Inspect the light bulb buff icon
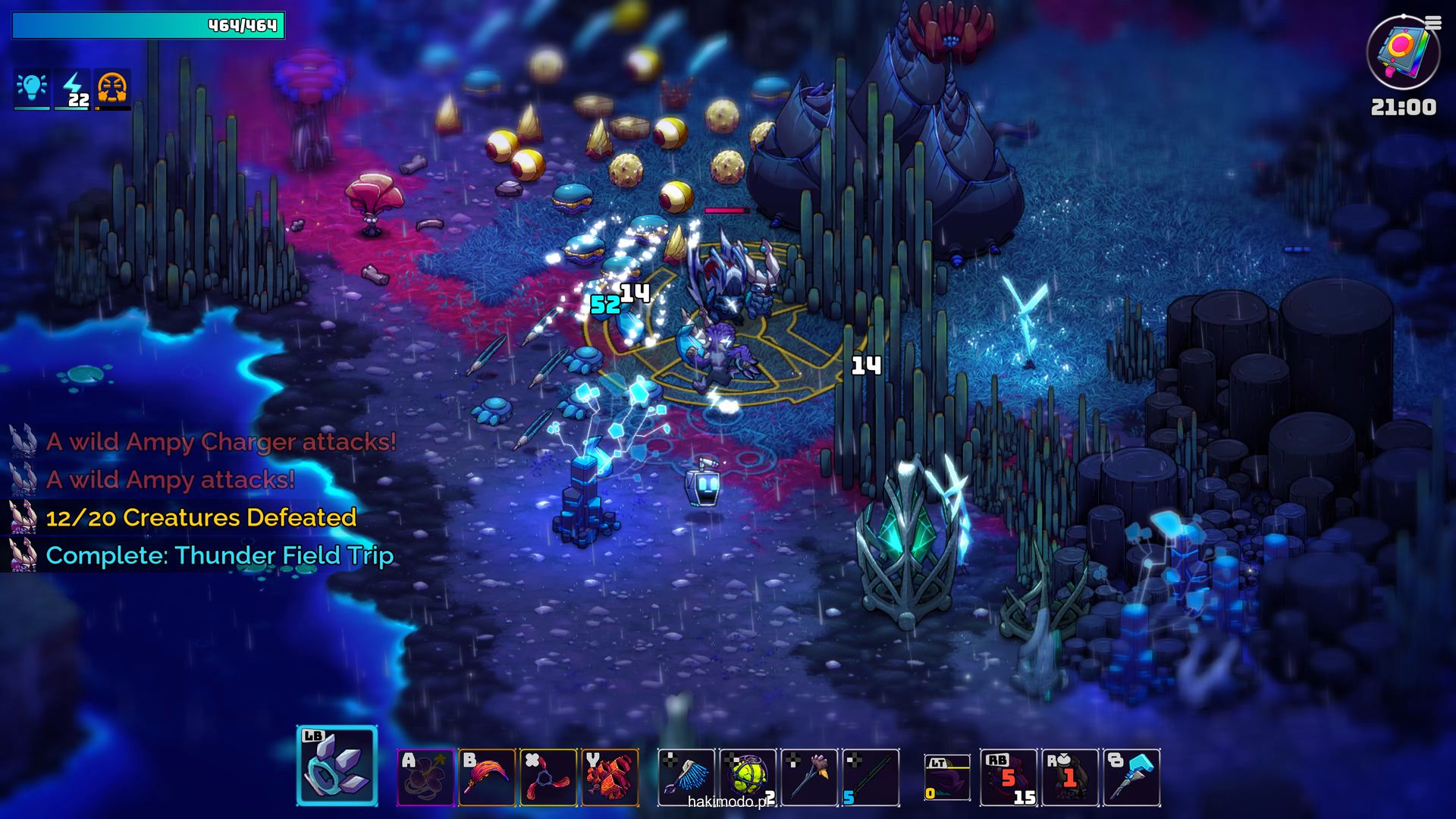 32,88
